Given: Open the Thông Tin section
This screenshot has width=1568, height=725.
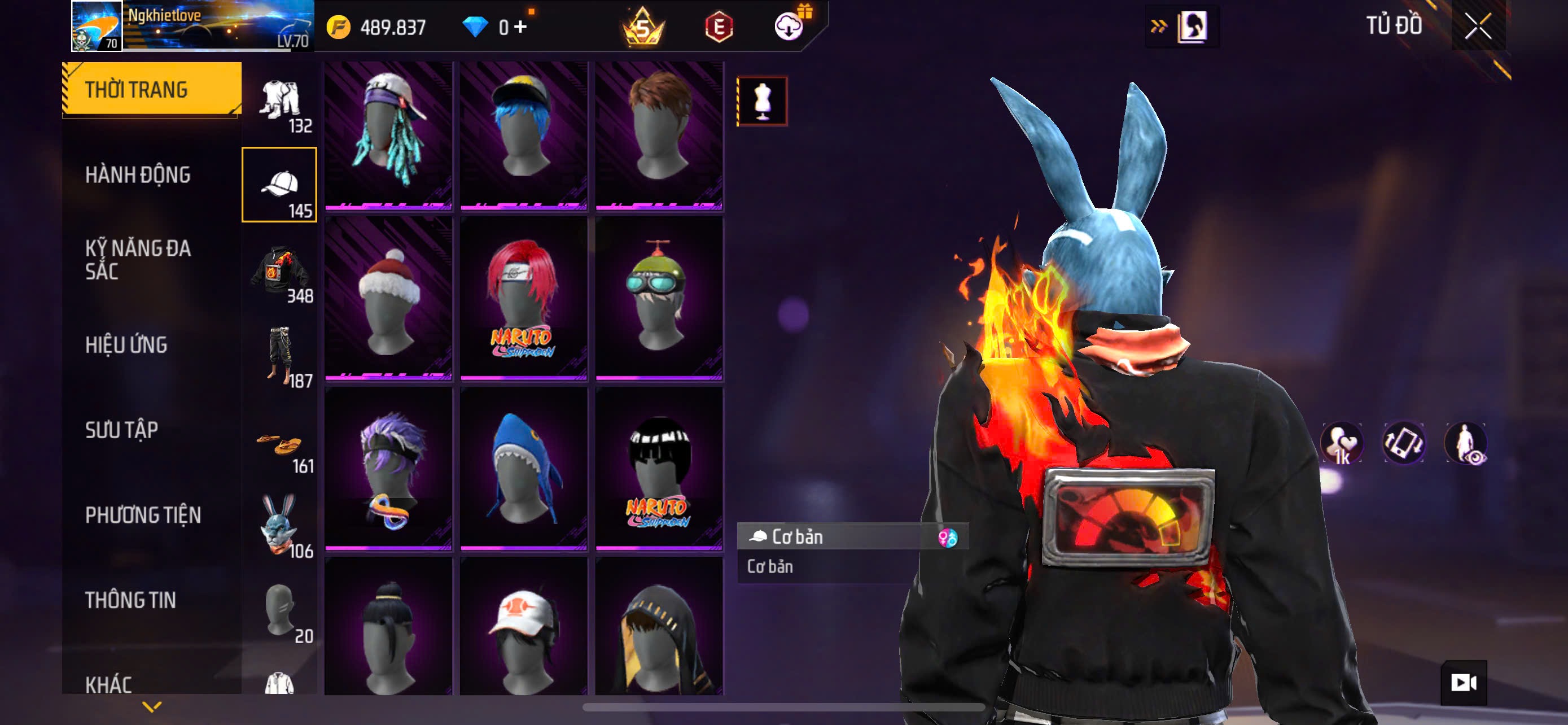Looking at the screenshot, I should coord(130,600).
